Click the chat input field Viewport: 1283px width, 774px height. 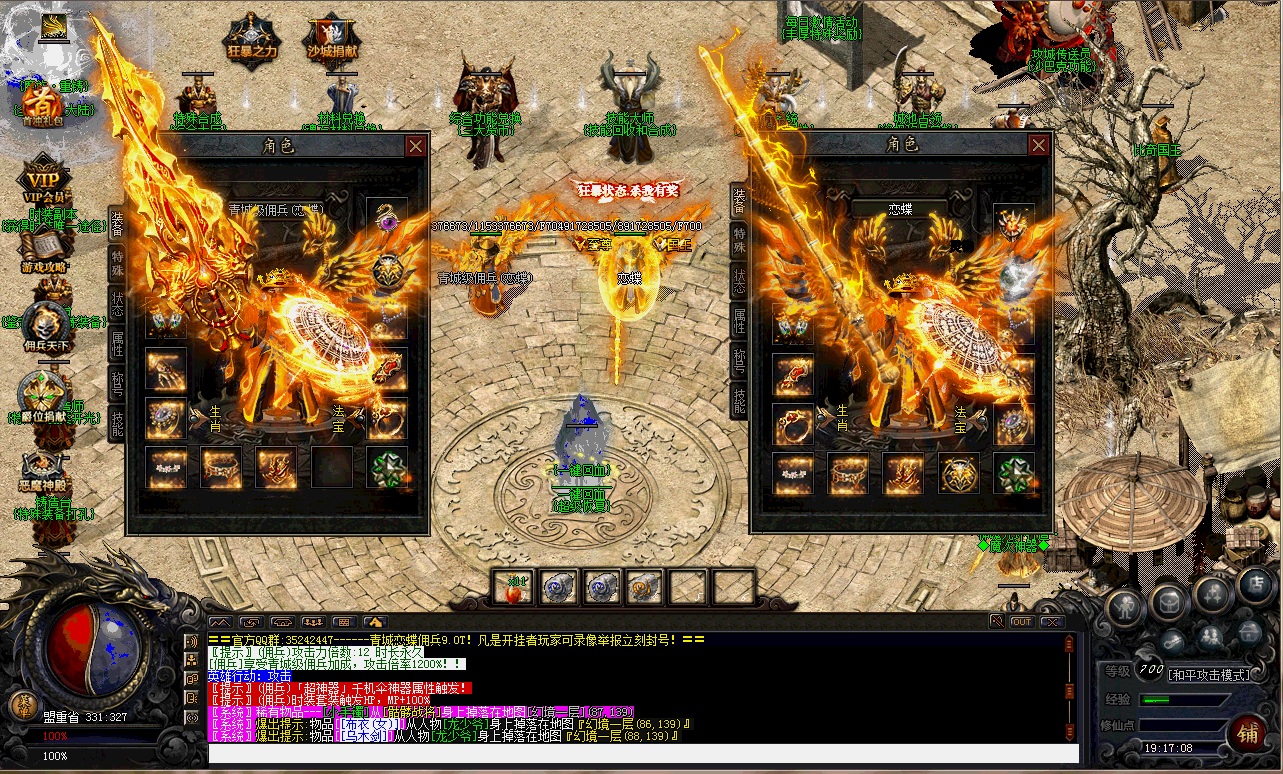click(640, 753)
